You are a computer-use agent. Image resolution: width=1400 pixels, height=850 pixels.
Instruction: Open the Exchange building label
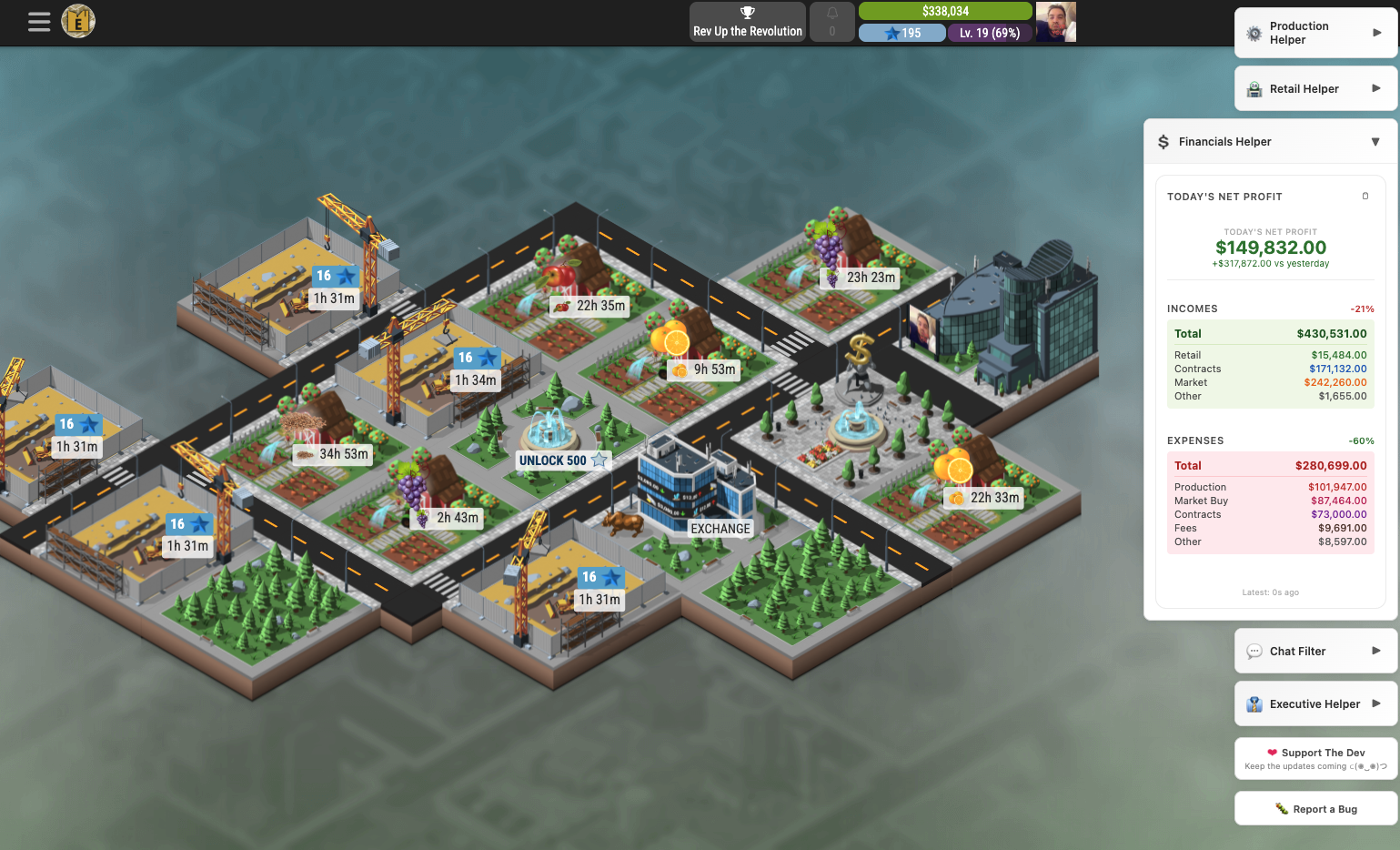click(x=720, y=529)
